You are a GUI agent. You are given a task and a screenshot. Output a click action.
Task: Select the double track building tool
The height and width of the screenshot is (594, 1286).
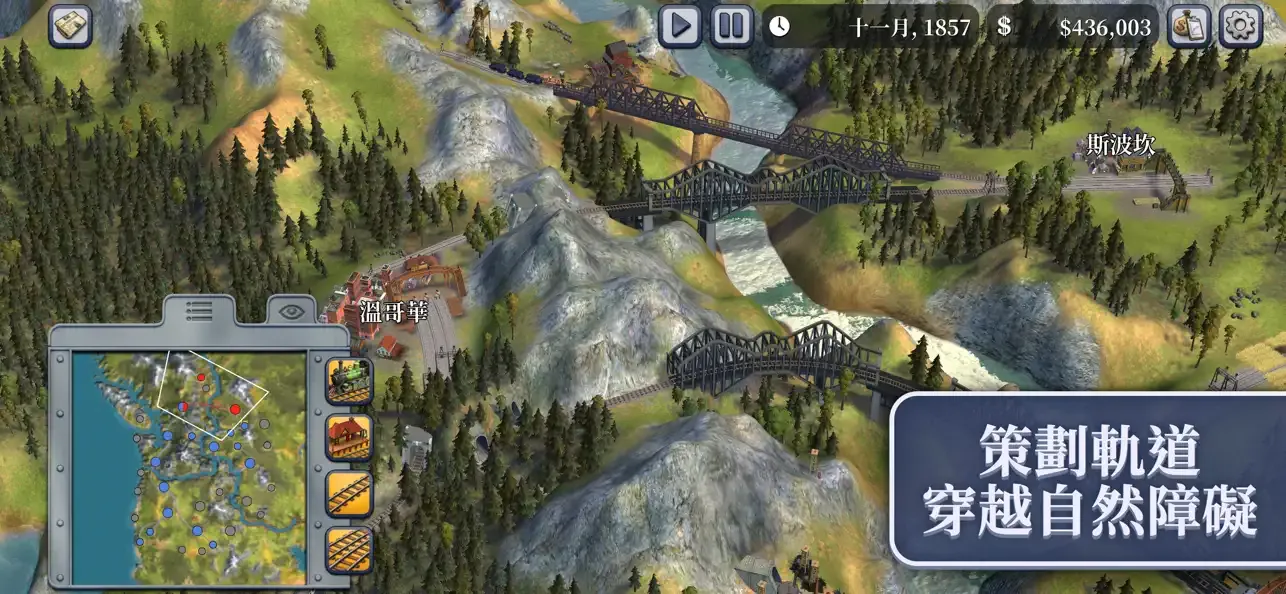point(349,550)
